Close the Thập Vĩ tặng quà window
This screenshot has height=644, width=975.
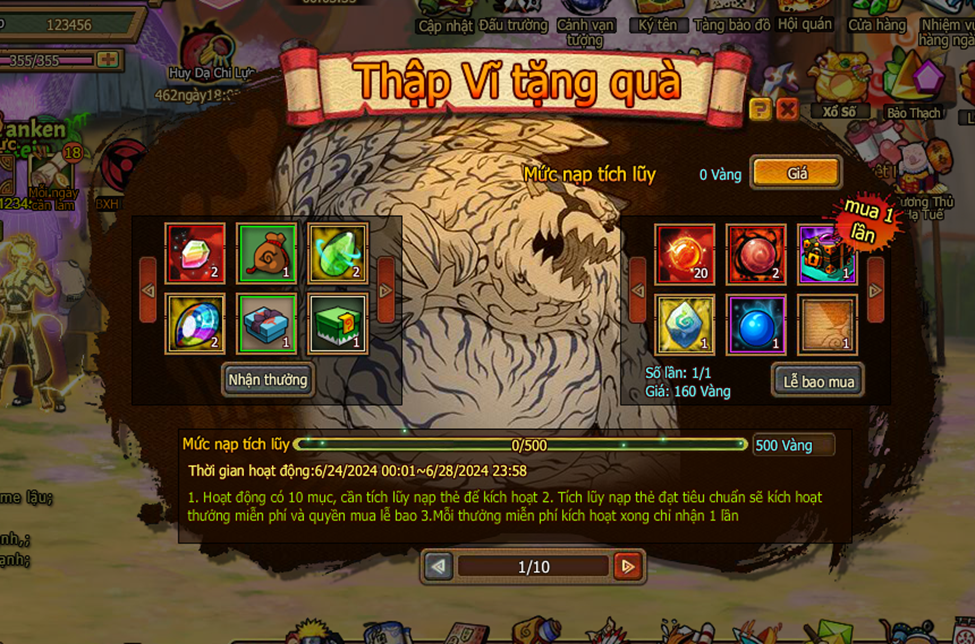787,109
